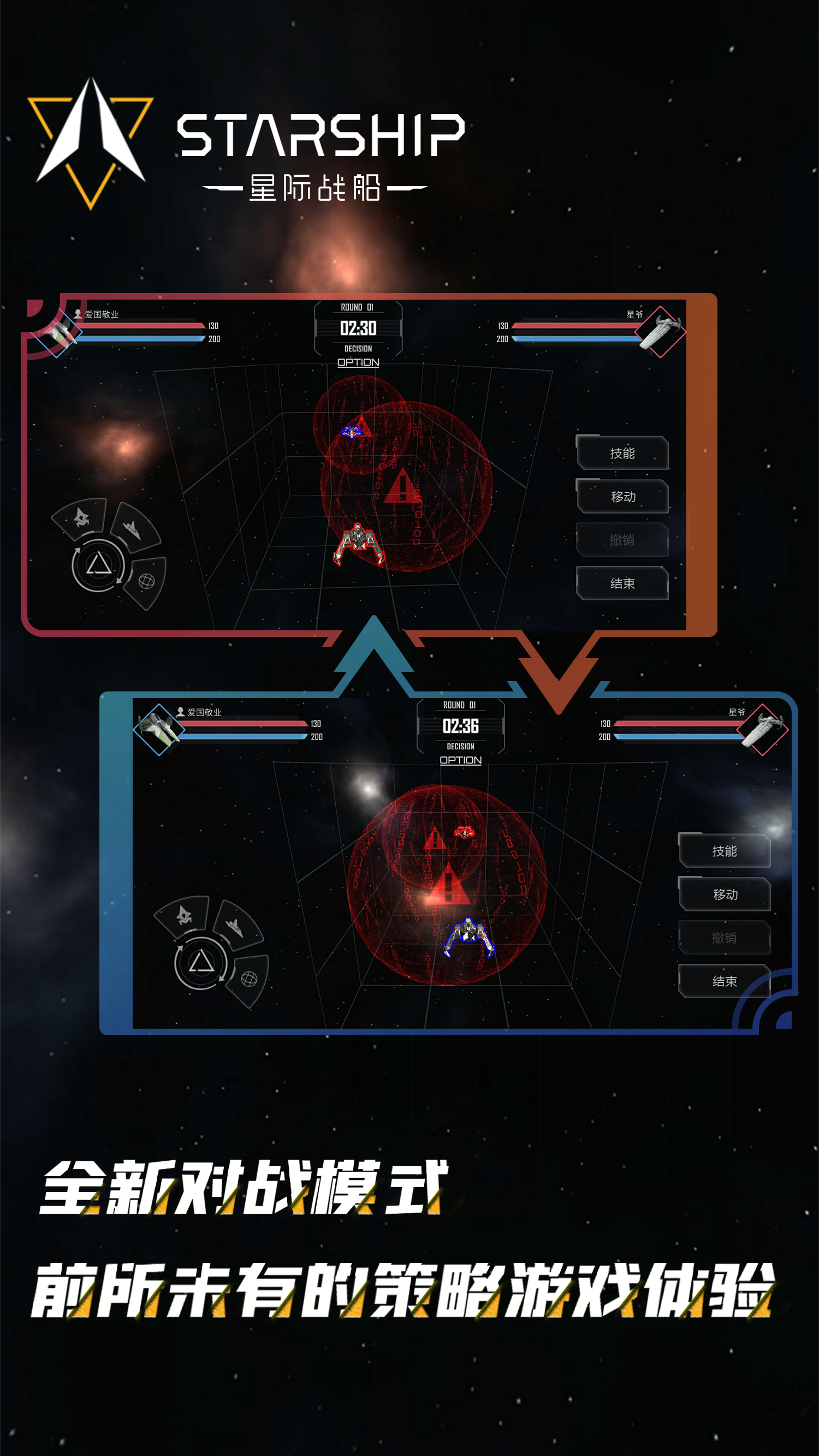
Task: Tap the rotating triangle dial in blue-framed screenshot
Action: (x=201, y=963)
